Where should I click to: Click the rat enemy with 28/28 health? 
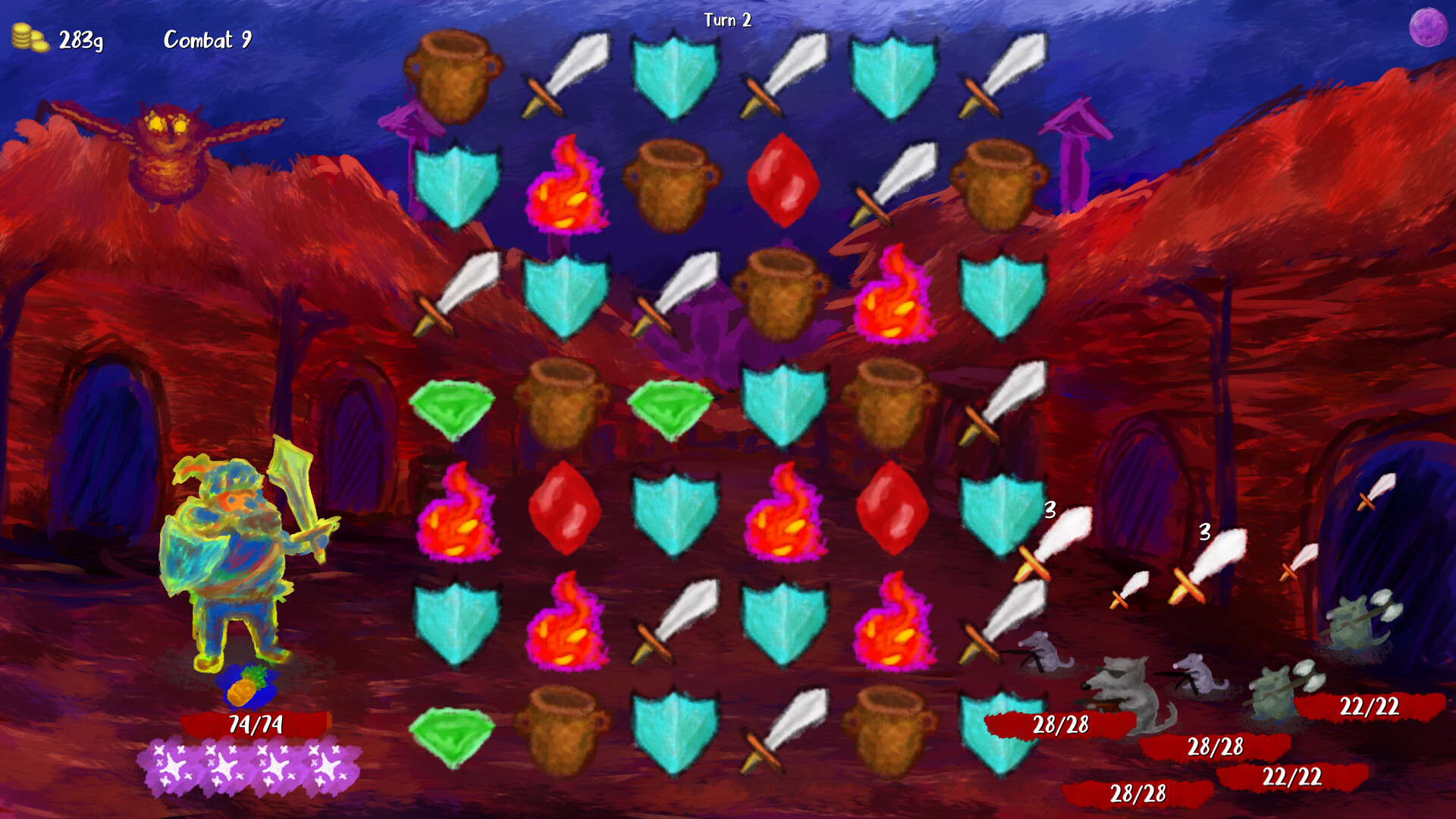(x=1122, y=690)
